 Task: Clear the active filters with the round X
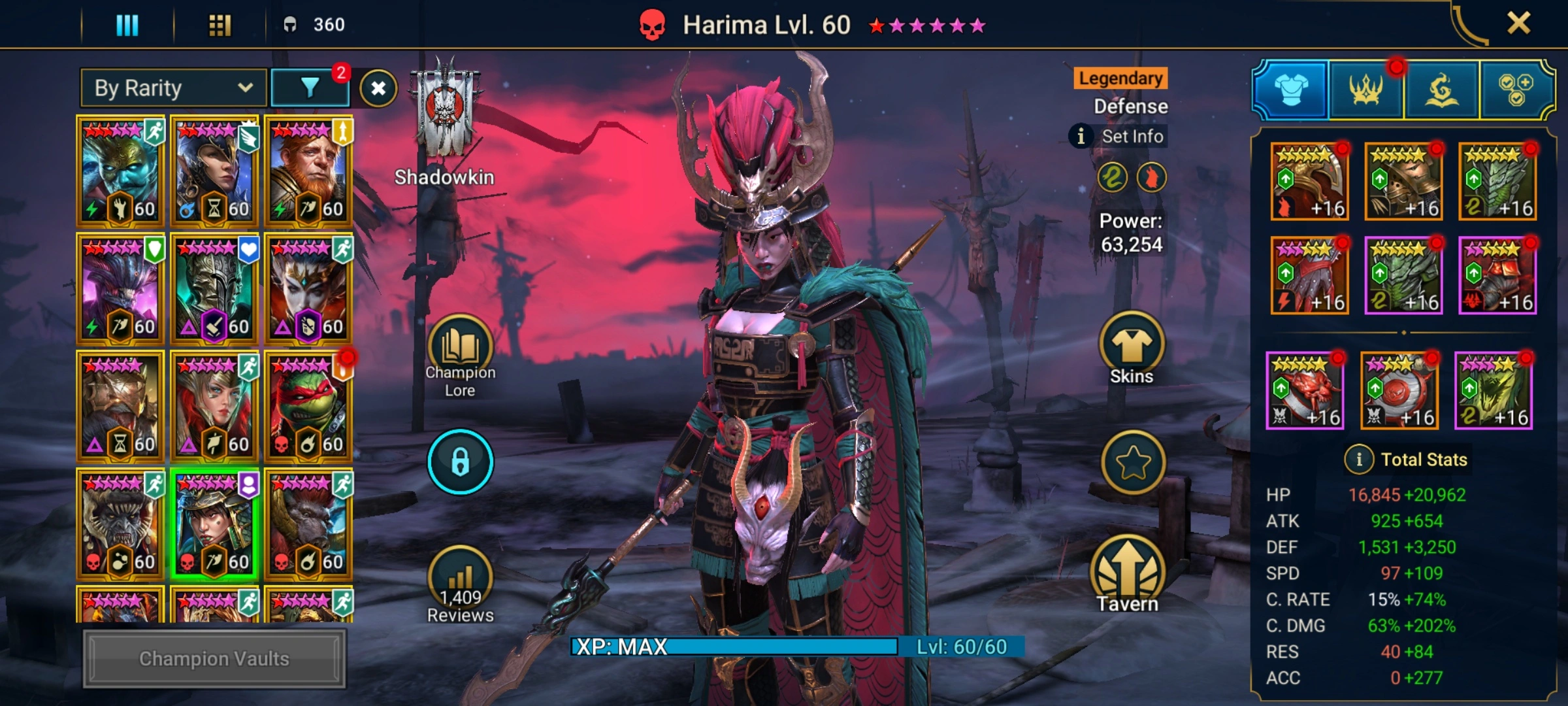point(378,88)
